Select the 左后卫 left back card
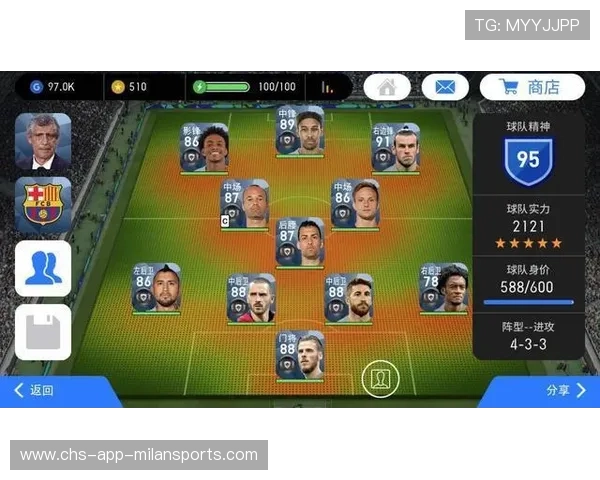 pyautogui.click(x=157, y=289)
